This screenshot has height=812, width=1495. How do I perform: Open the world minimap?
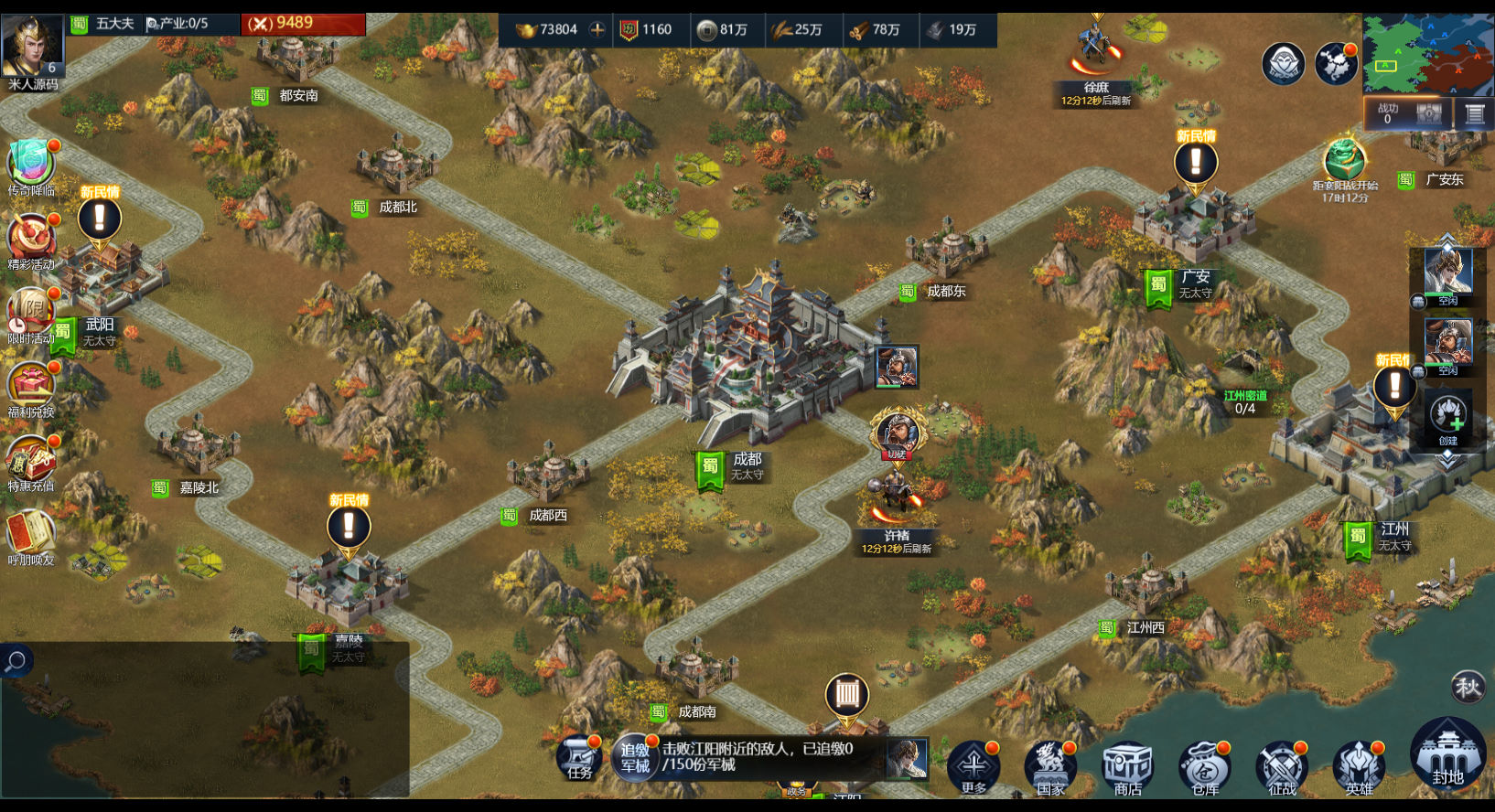click(x=1427, y=54)
